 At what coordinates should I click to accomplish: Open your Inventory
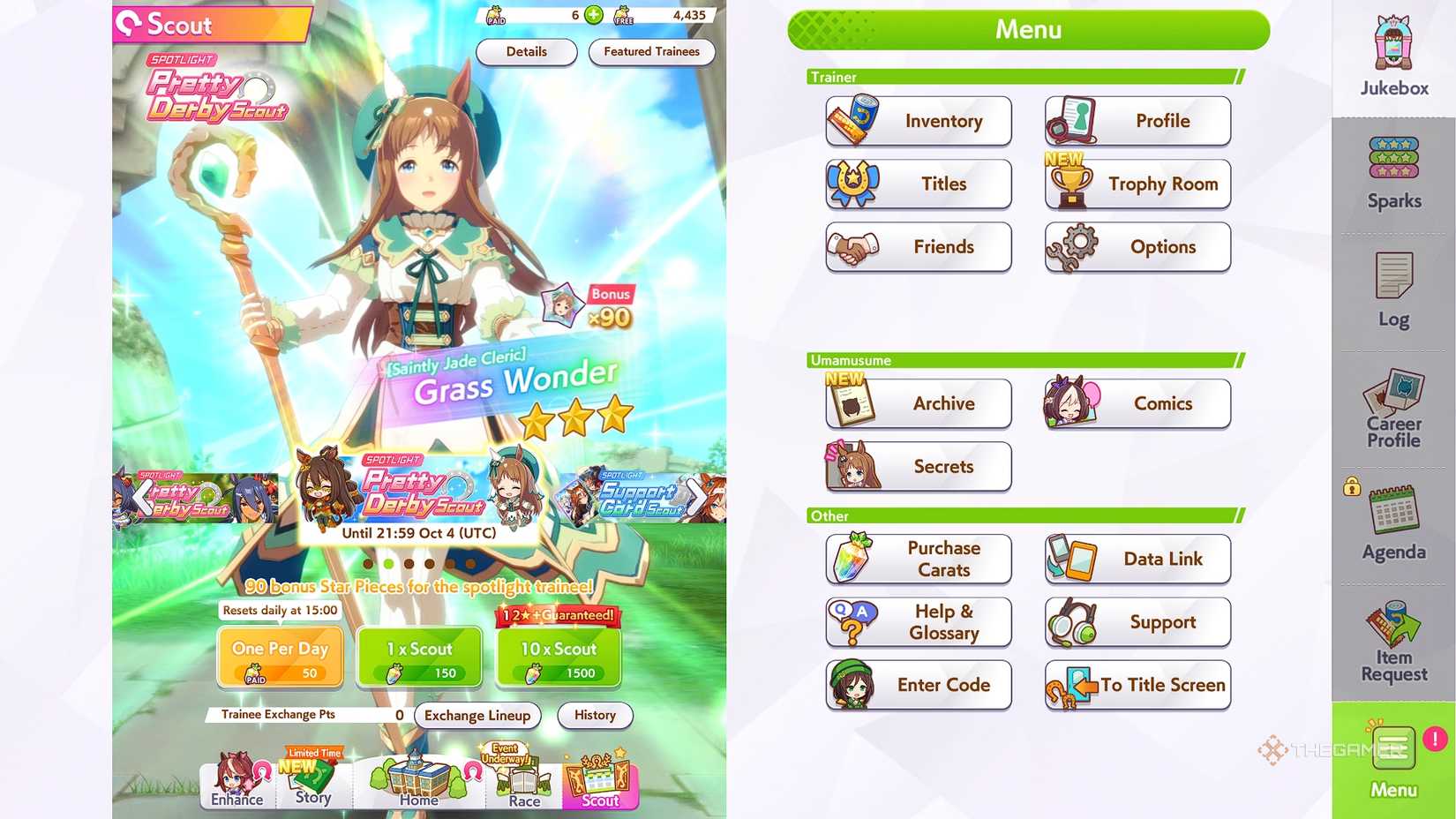pyautogui.click(x=918, y=121)
